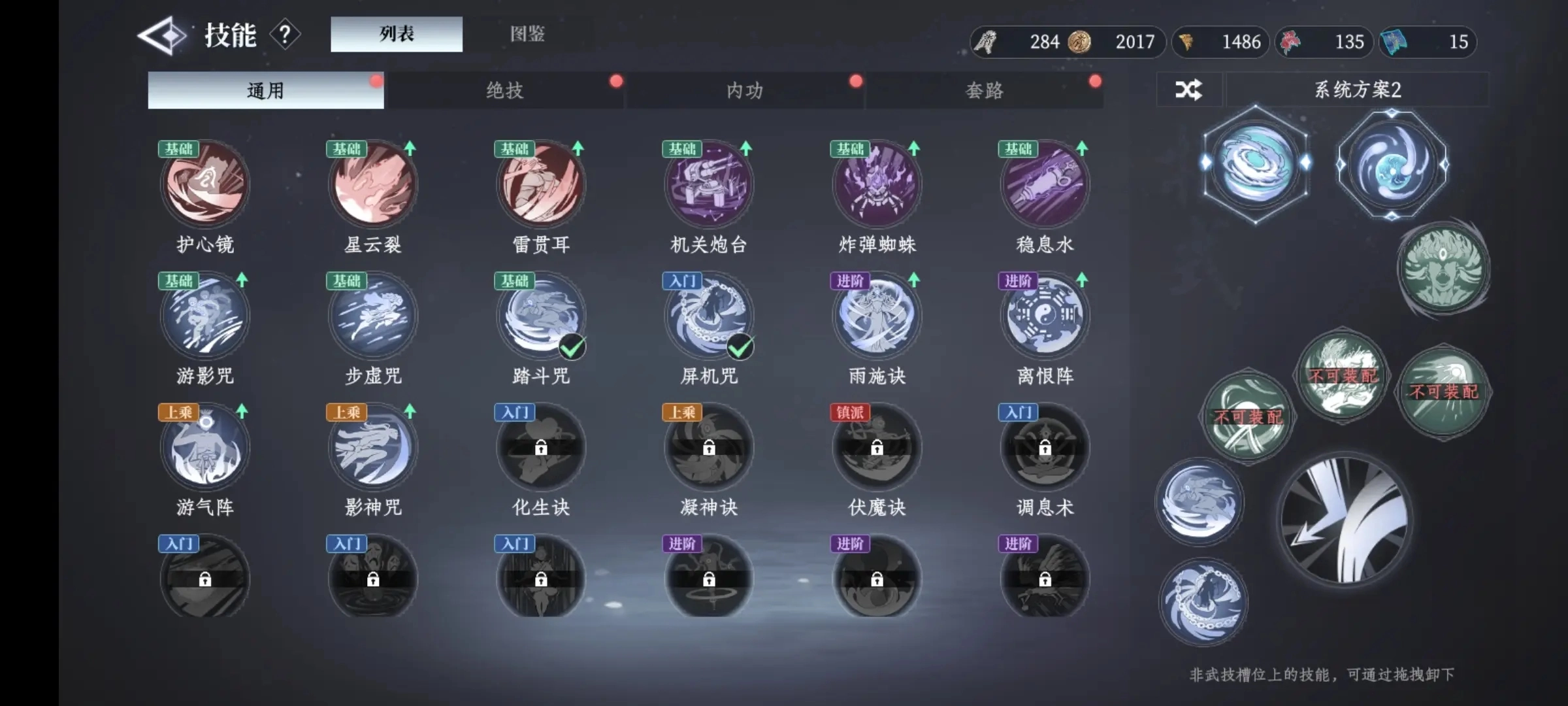Open the 影神咒 skill
This screenshot has width=1568, height=706.
372,446
